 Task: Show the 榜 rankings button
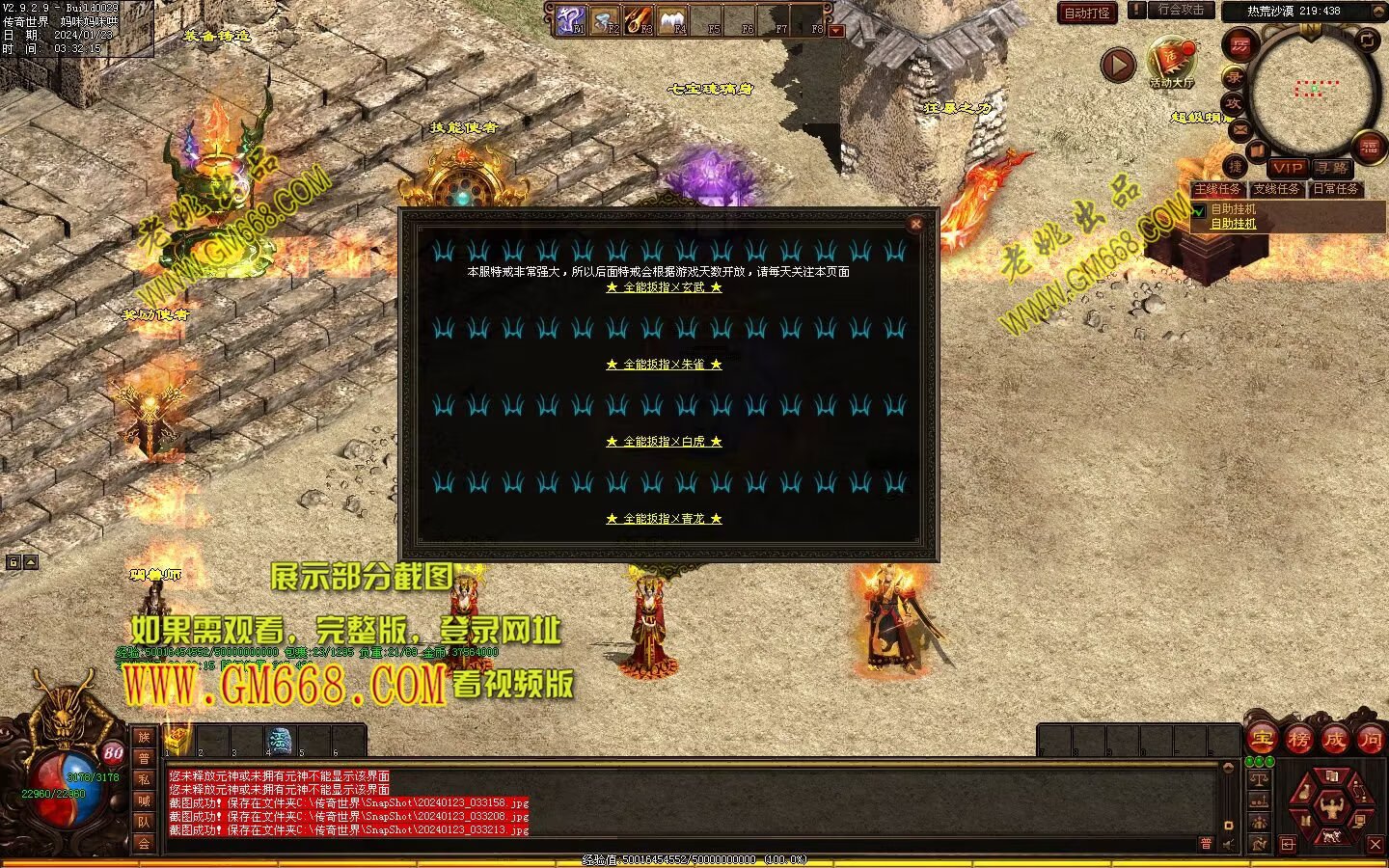coord(1298,740)
